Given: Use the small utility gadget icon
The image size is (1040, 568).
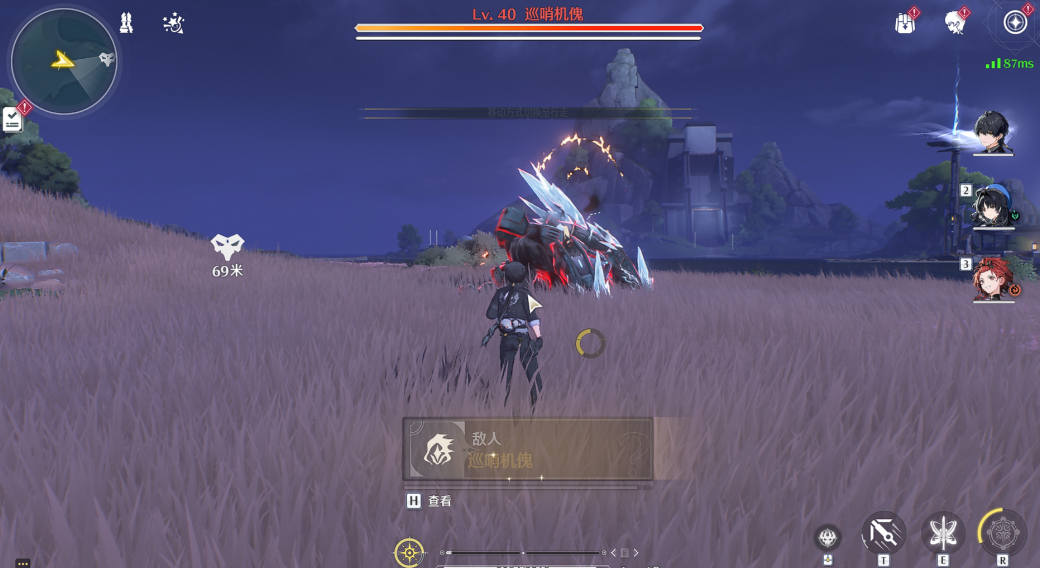Looking at the screenshot, I should 827,538.
